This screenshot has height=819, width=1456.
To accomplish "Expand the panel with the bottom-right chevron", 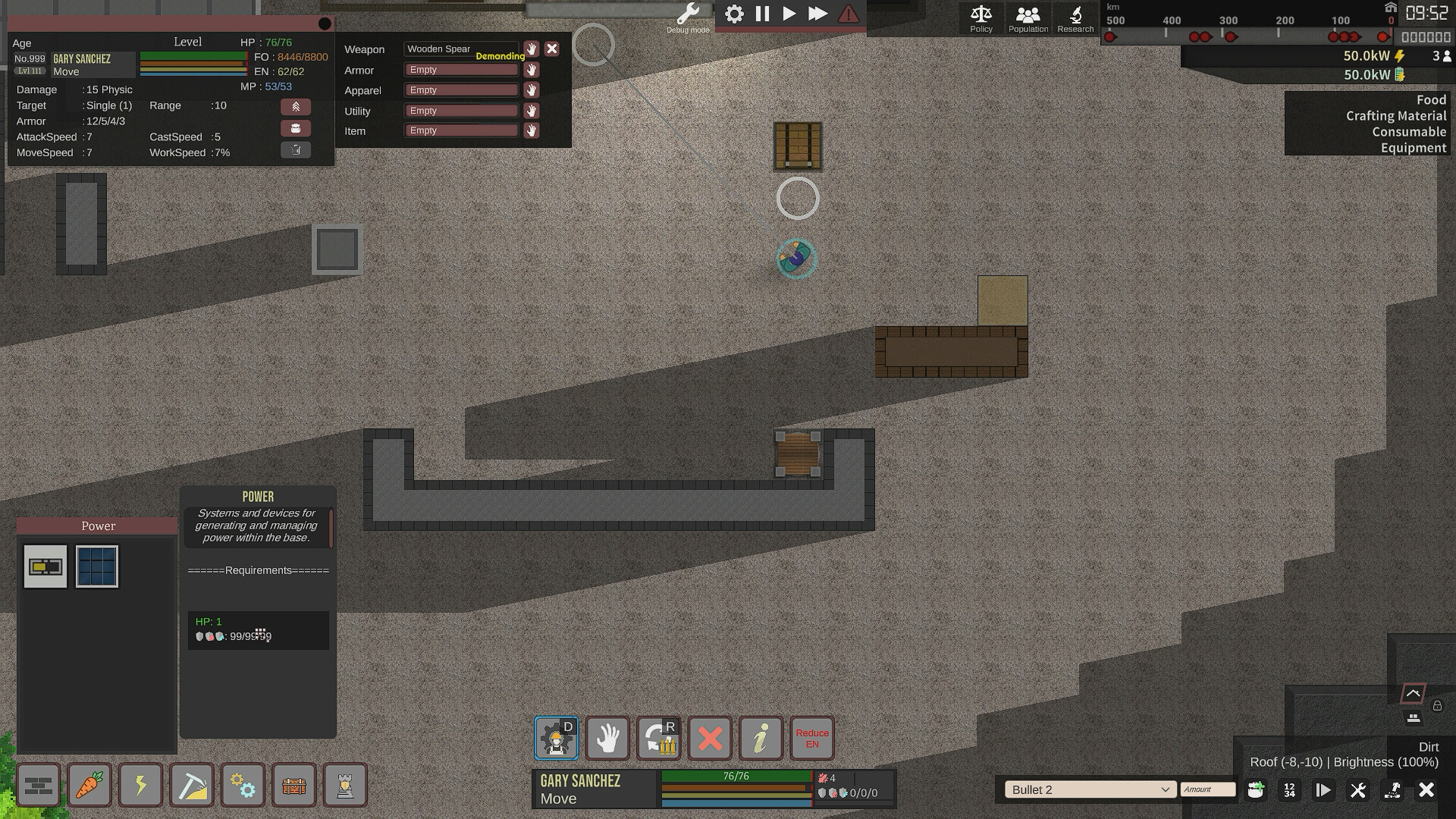I will (x=1412, y=692).
